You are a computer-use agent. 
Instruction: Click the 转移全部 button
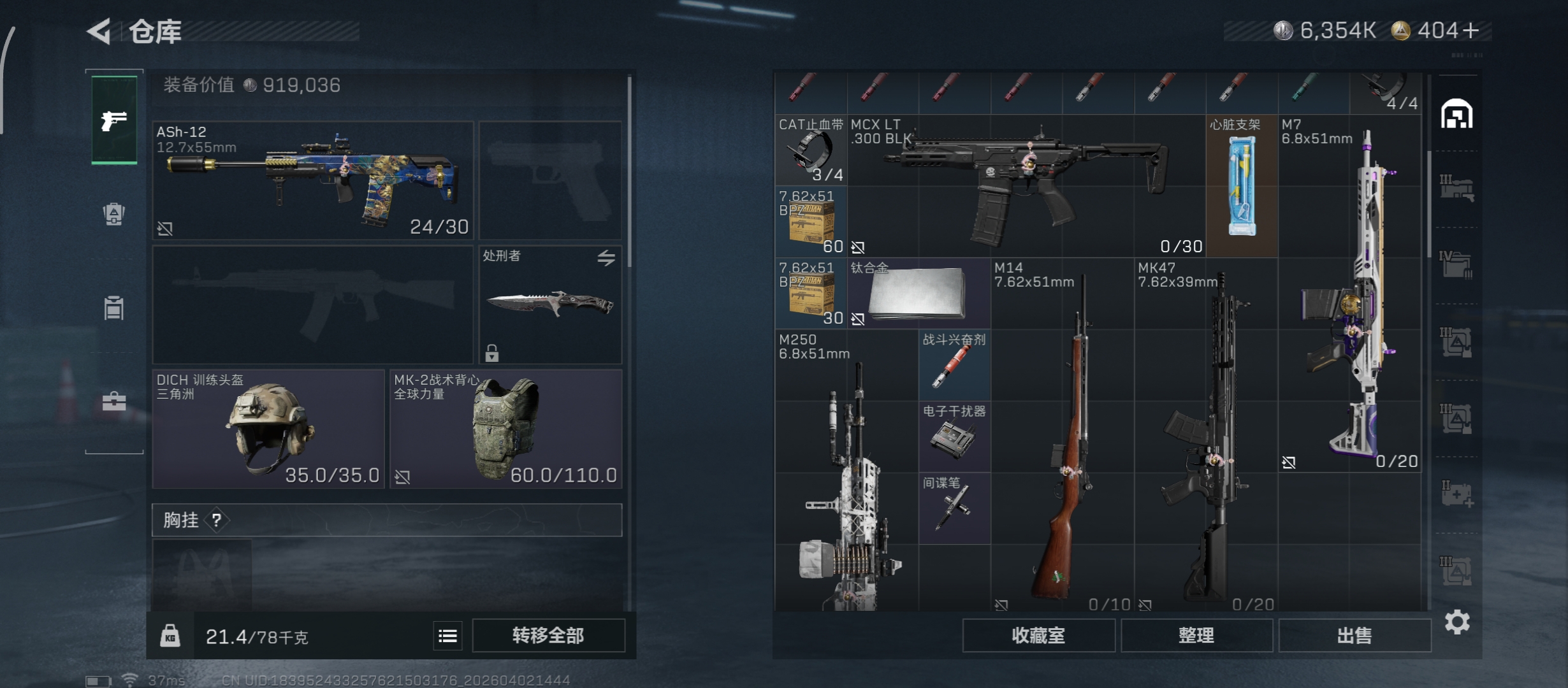pos(548,635)
